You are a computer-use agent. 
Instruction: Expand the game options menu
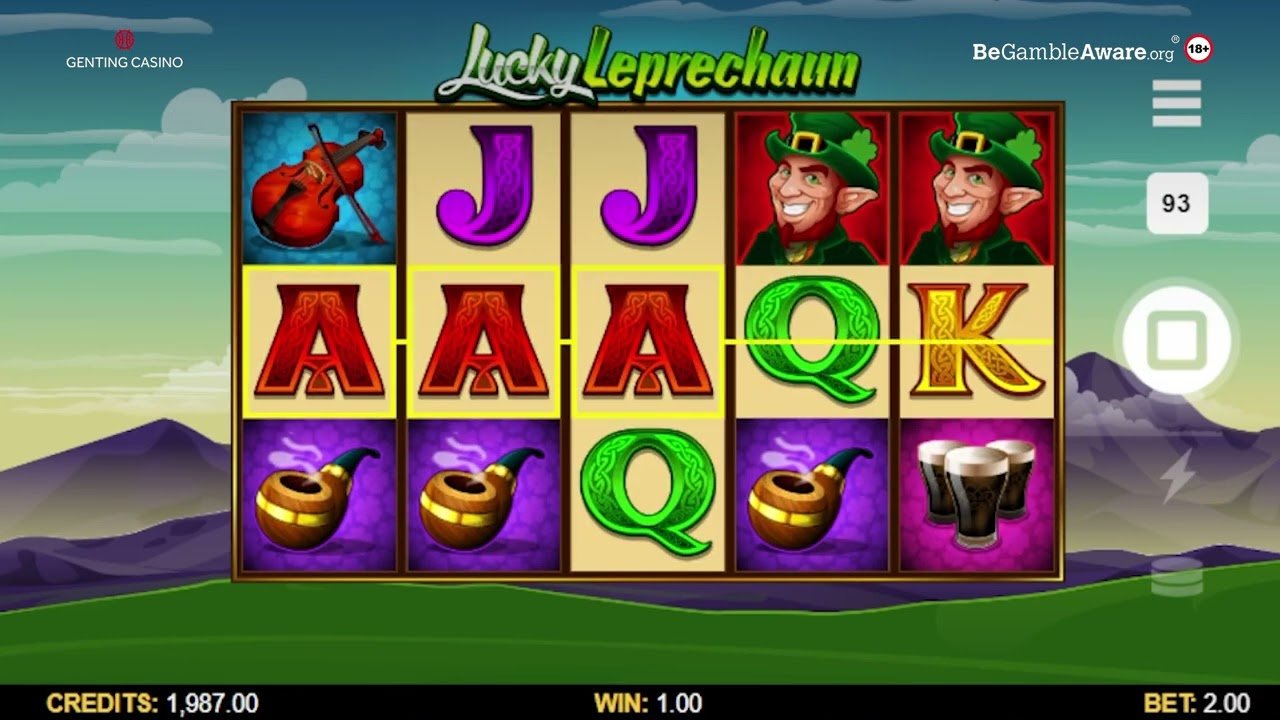coord(1177,104)
